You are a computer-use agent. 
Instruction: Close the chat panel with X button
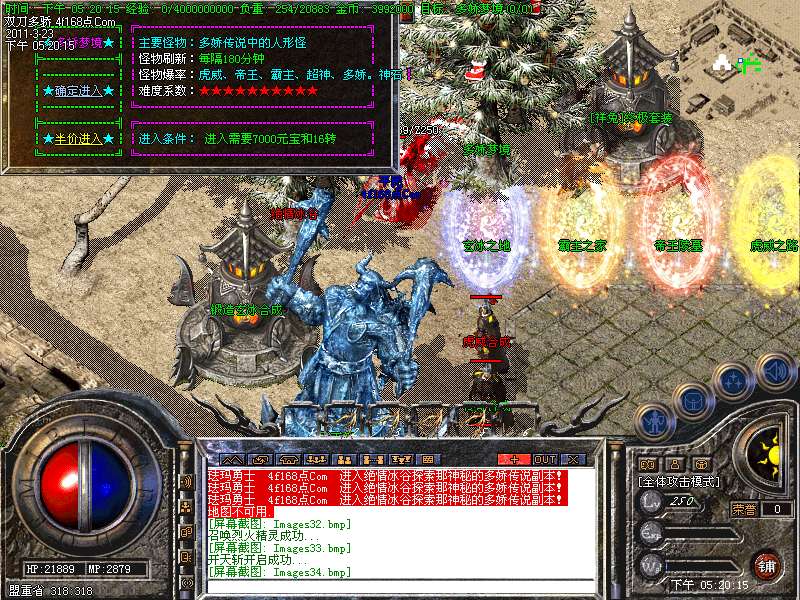point(573,459)
